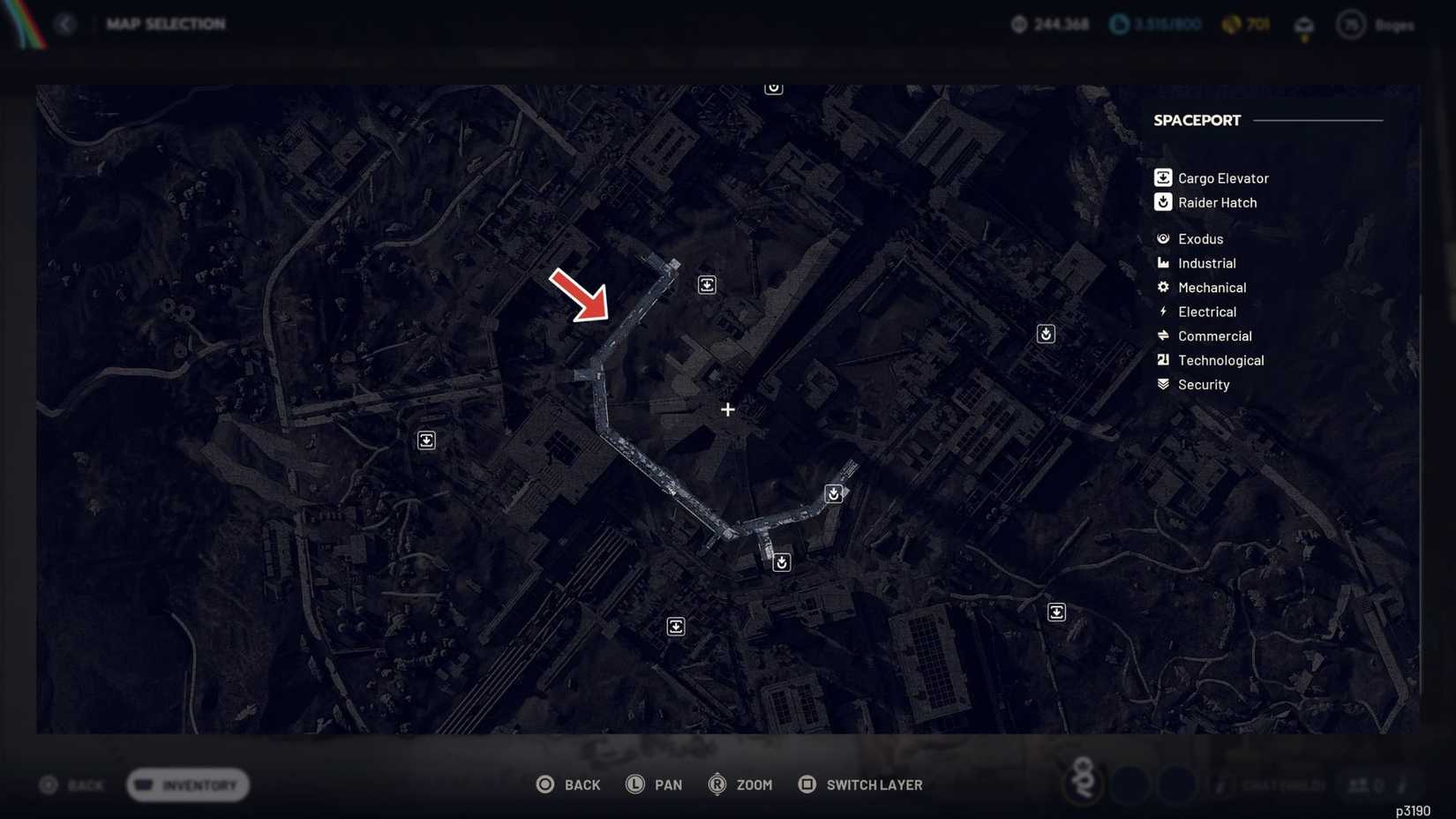Click the Mechanical gear icon
The width and height of the screenshot is (1456, 819).
tap(1162, 287)
